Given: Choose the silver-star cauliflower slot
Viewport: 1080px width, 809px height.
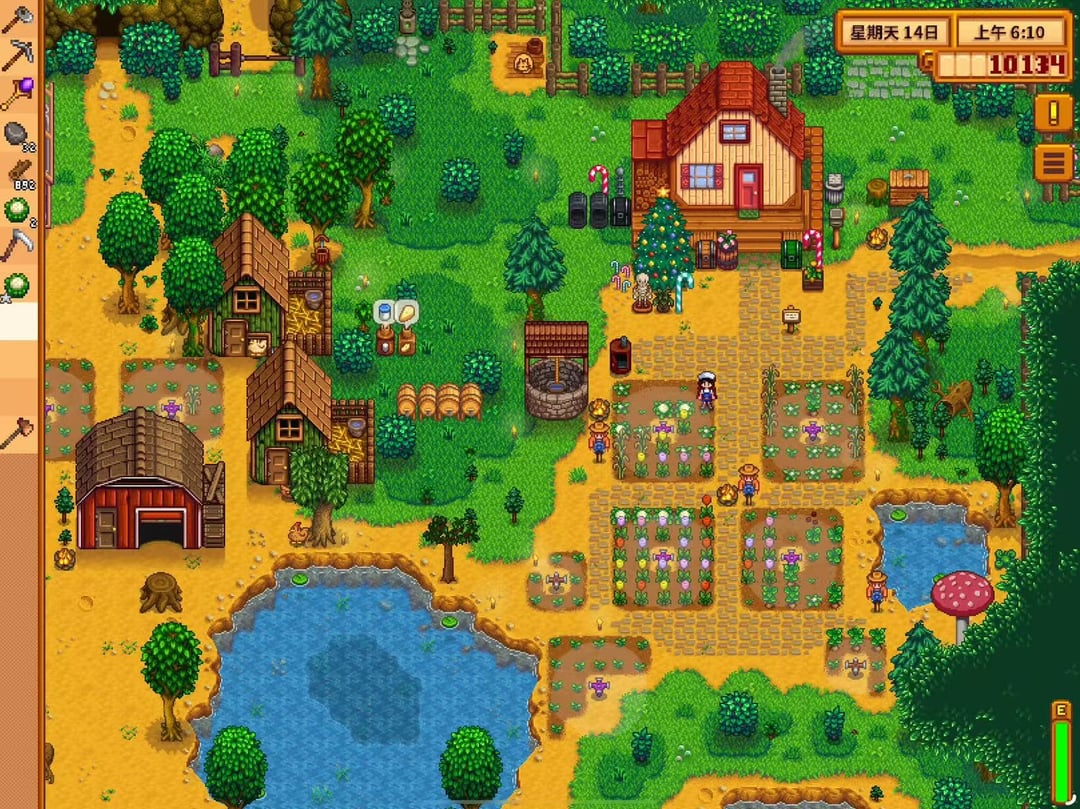Looking at the screenshot, I should (18, 285).
